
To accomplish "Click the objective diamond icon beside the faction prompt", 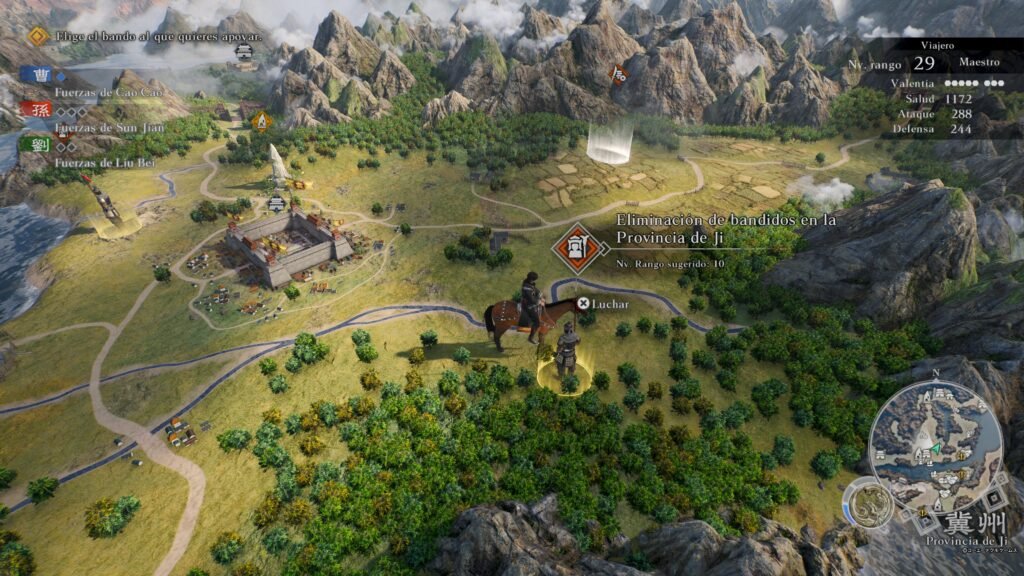I will tap(38, 37).
